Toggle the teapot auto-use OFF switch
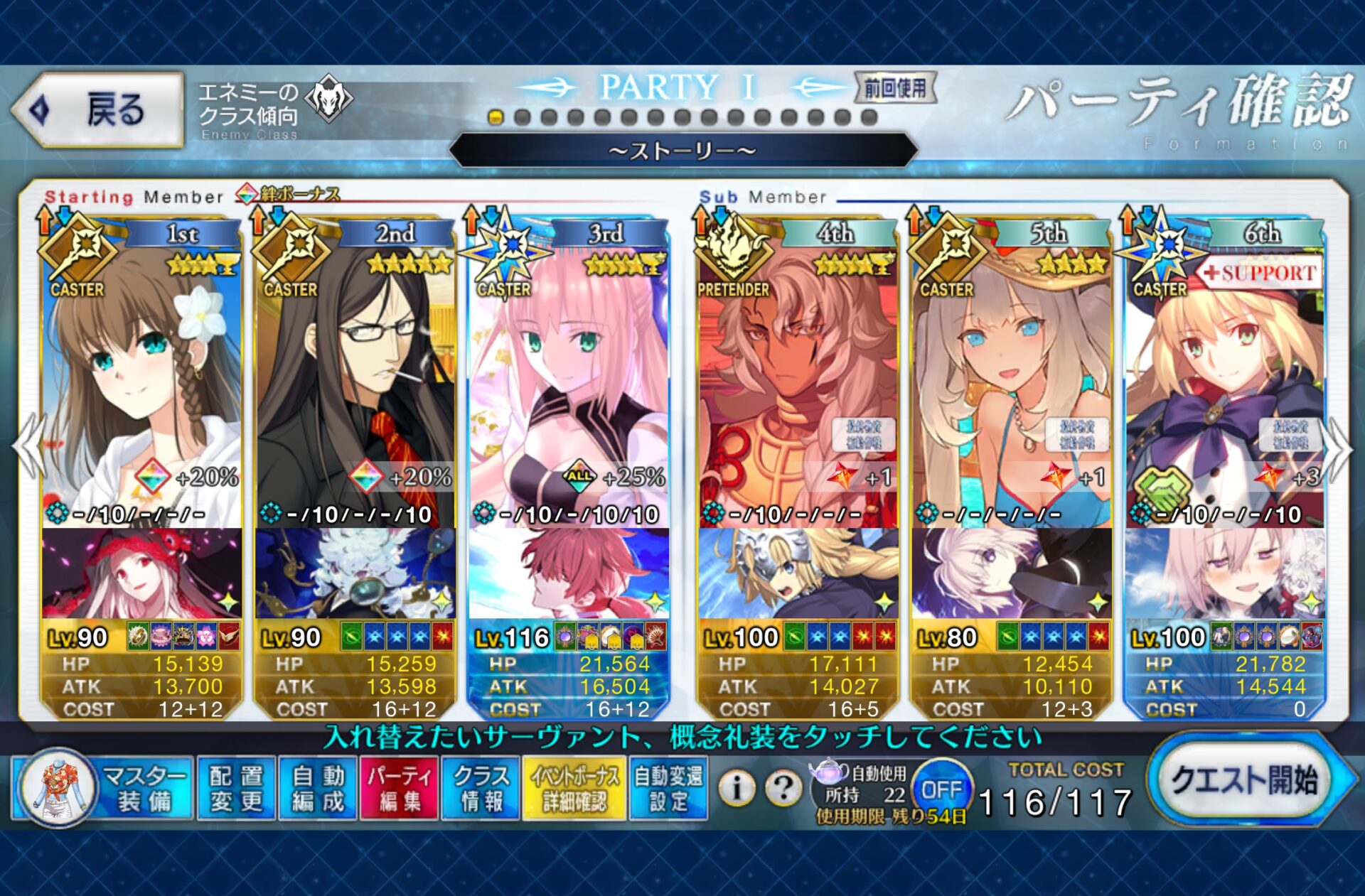The width and height of the screenshot is (1365, 896). [941, 789]
